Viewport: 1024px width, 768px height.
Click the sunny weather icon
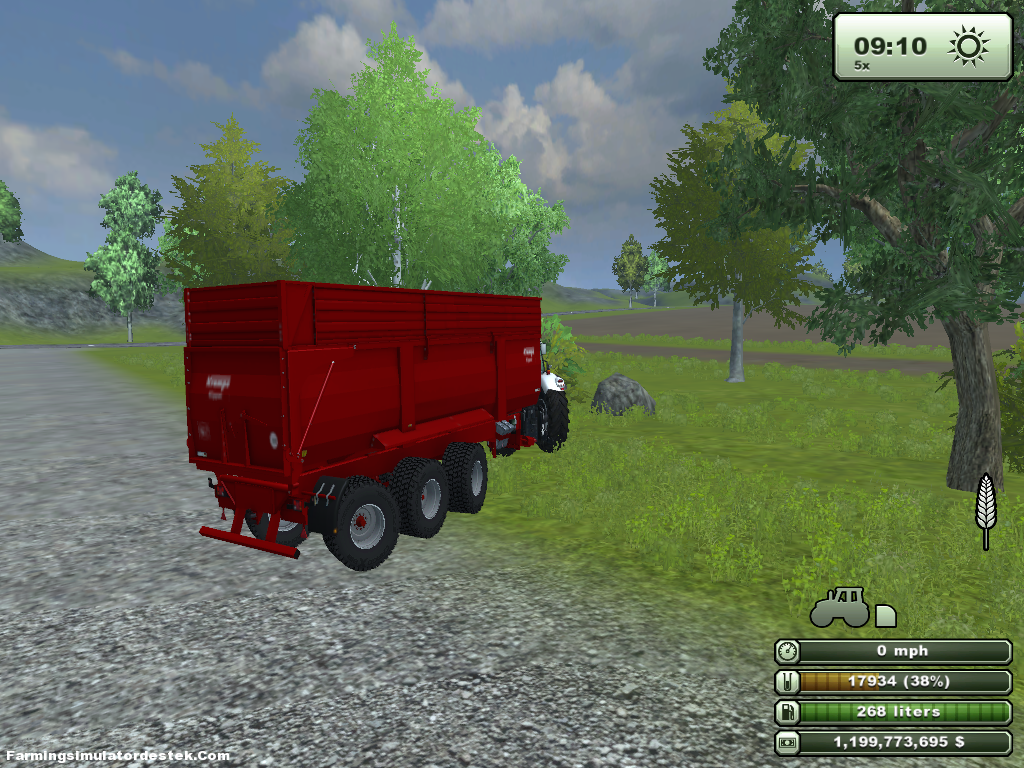point(968,46)
